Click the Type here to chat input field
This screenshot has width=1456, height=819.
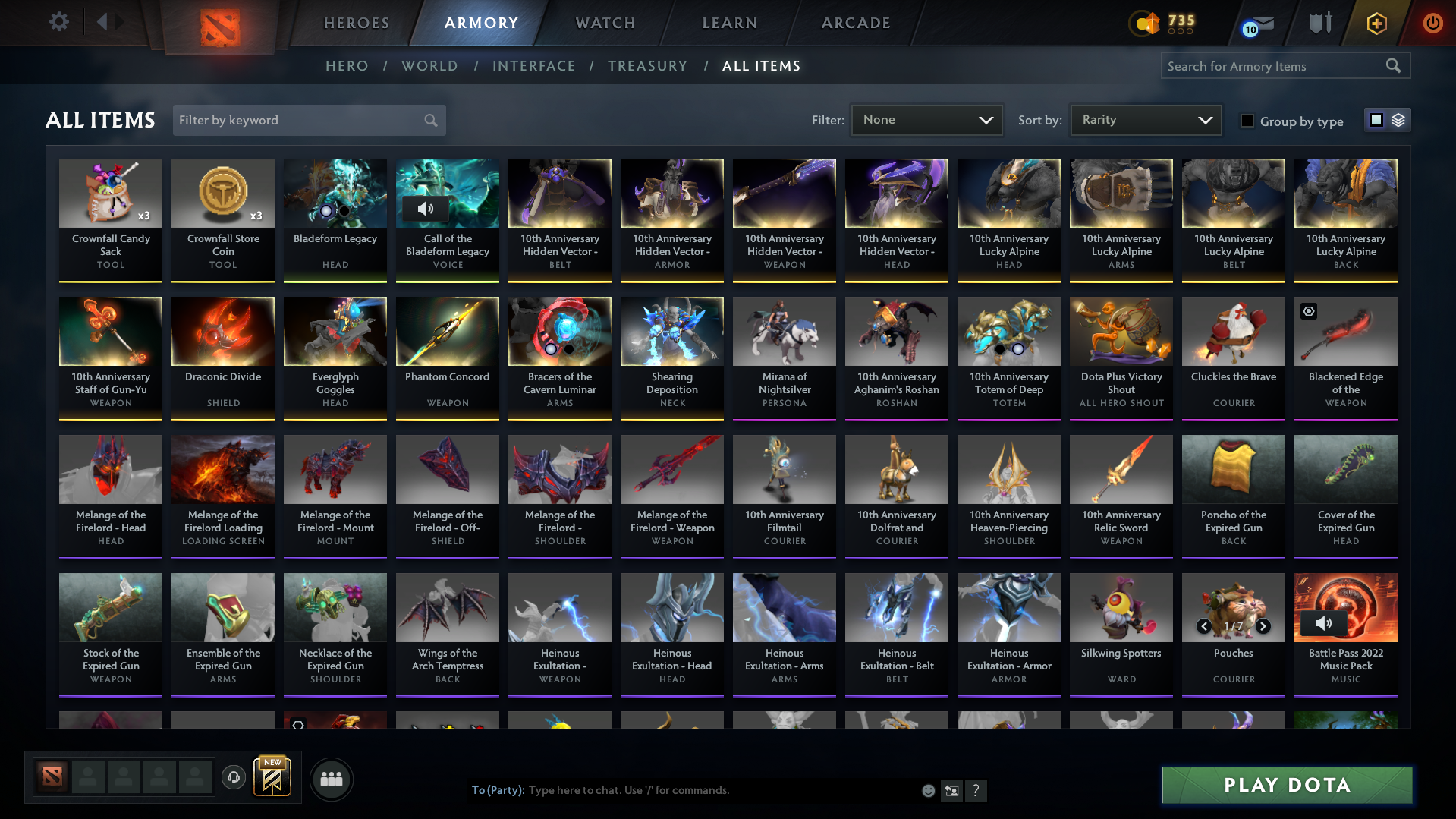click(683, 790)
